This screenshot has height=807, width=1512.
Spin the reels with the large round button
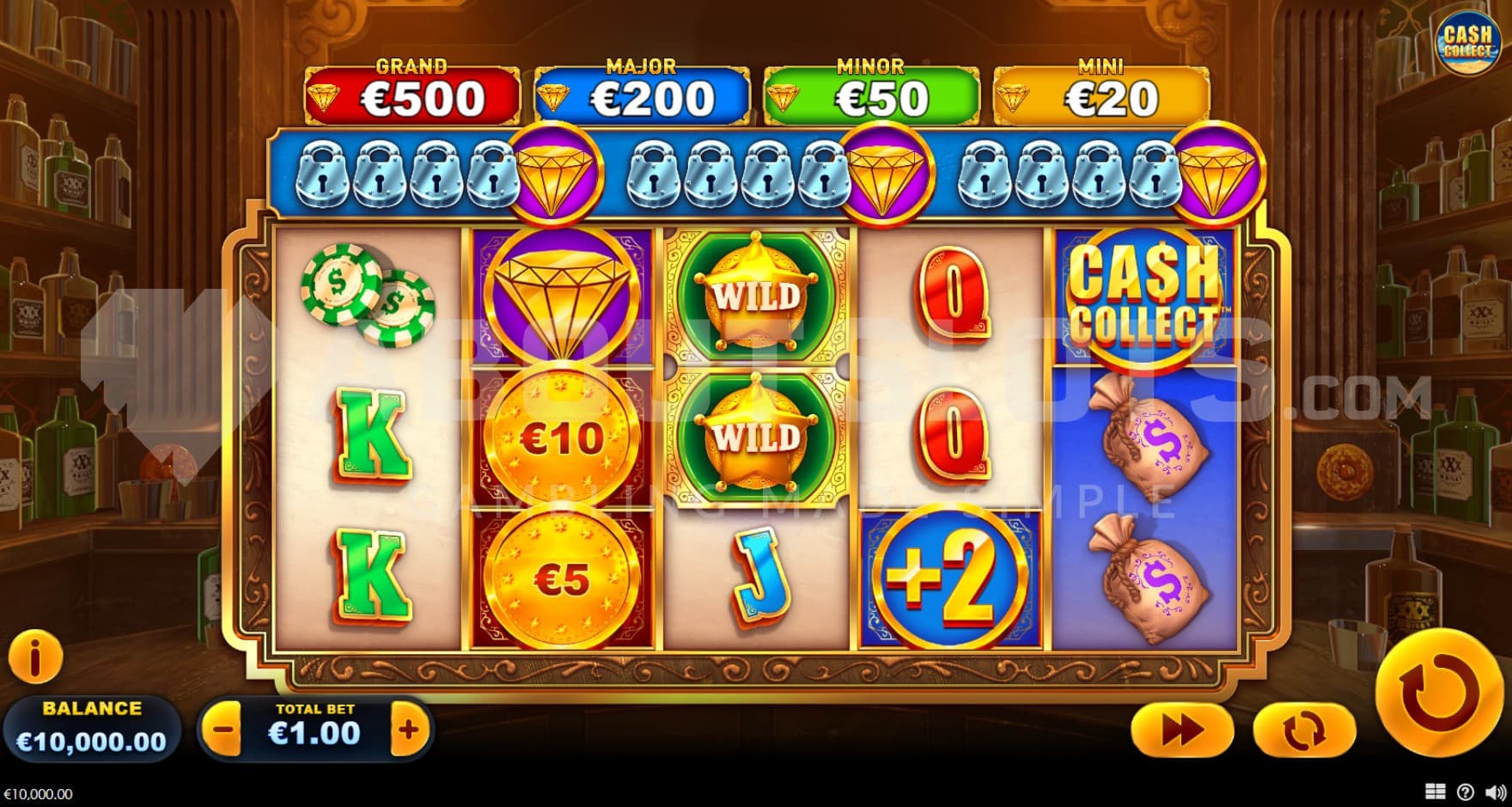pyautogui.click(x=1439, y=693)
